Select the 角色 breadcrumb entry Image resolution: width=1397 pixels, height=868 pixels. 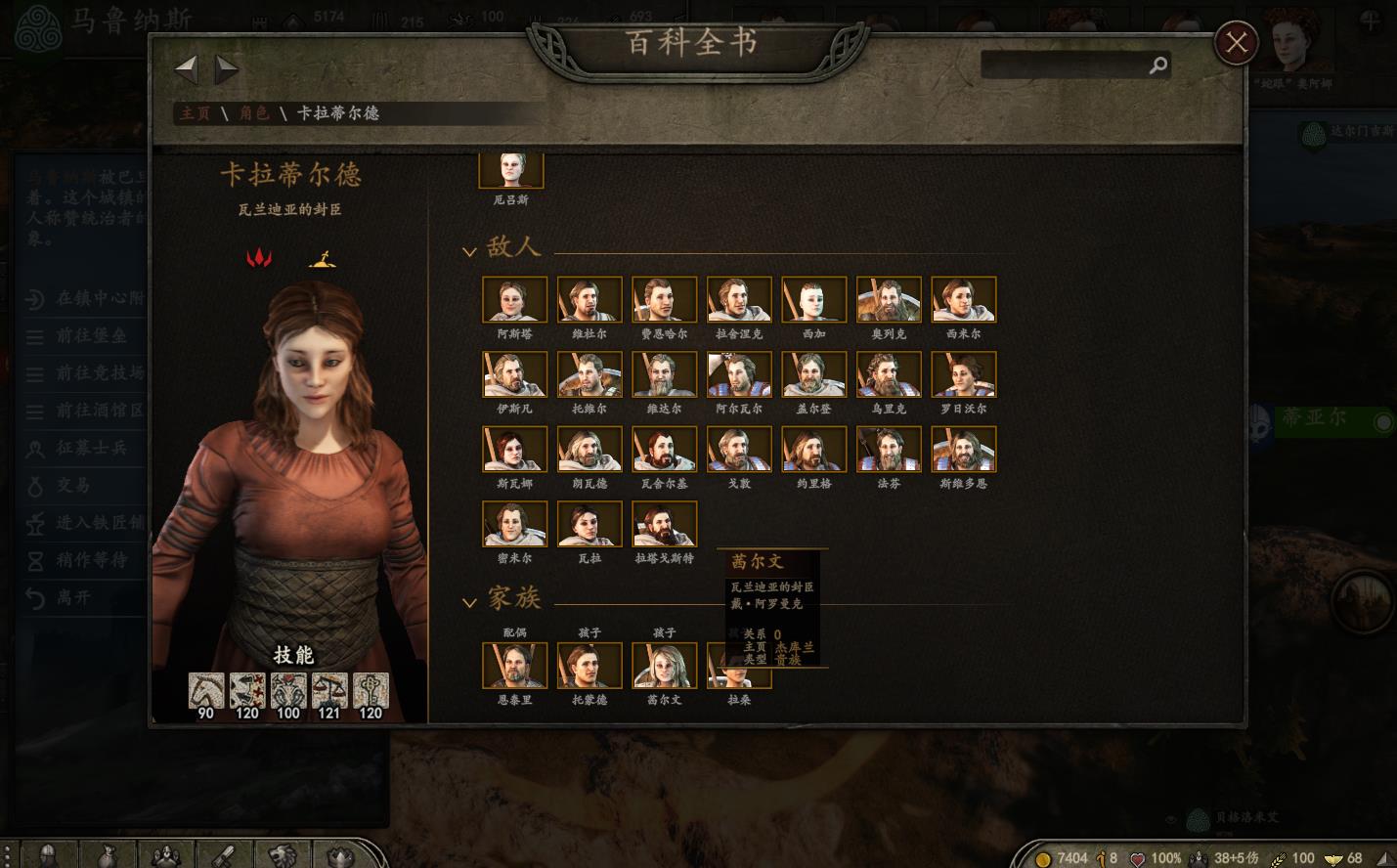click(x=255, y=113)
